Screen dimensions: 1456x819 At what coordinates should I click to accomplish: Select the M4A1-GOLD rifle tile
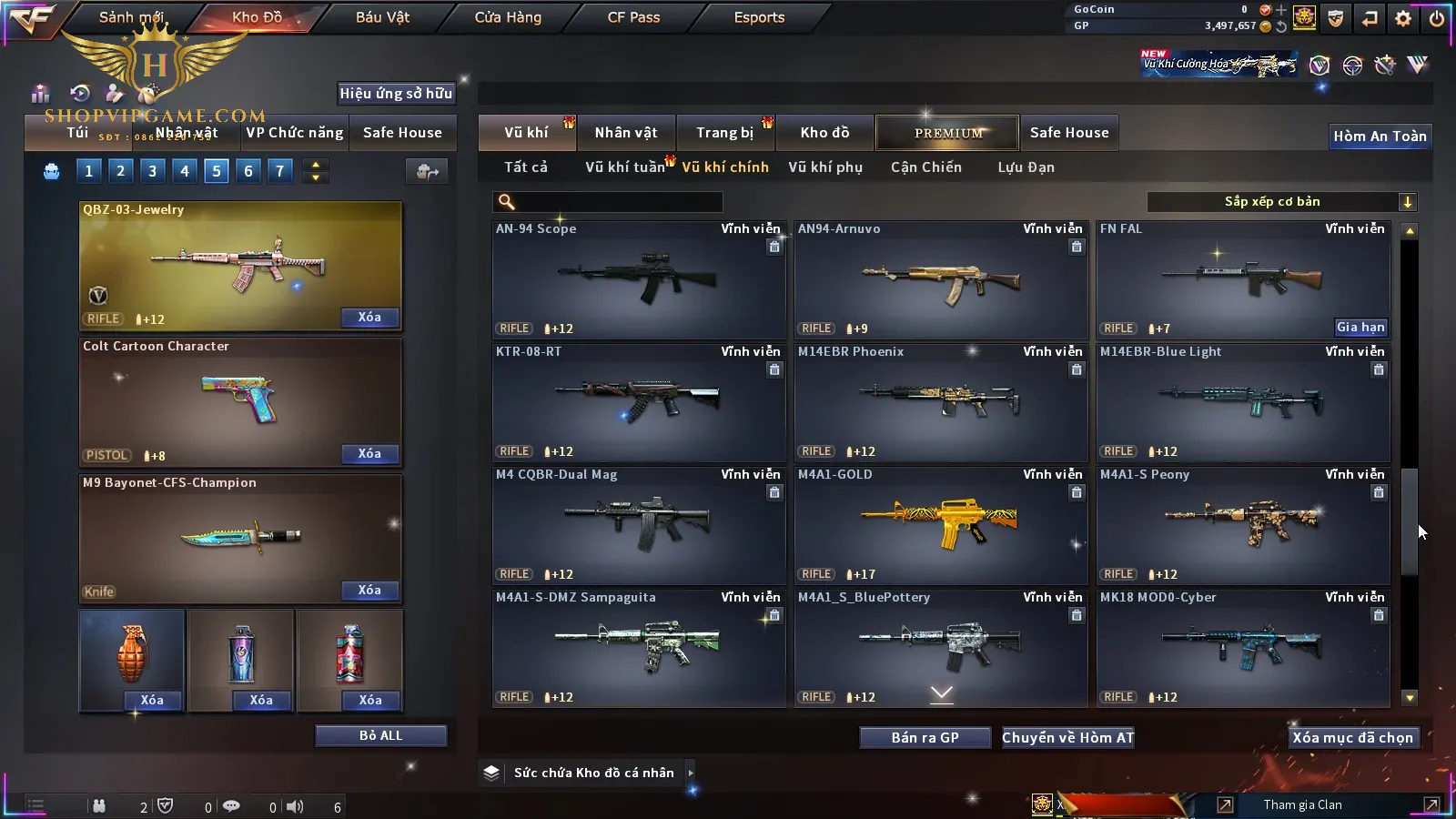(x=941, y=524)
